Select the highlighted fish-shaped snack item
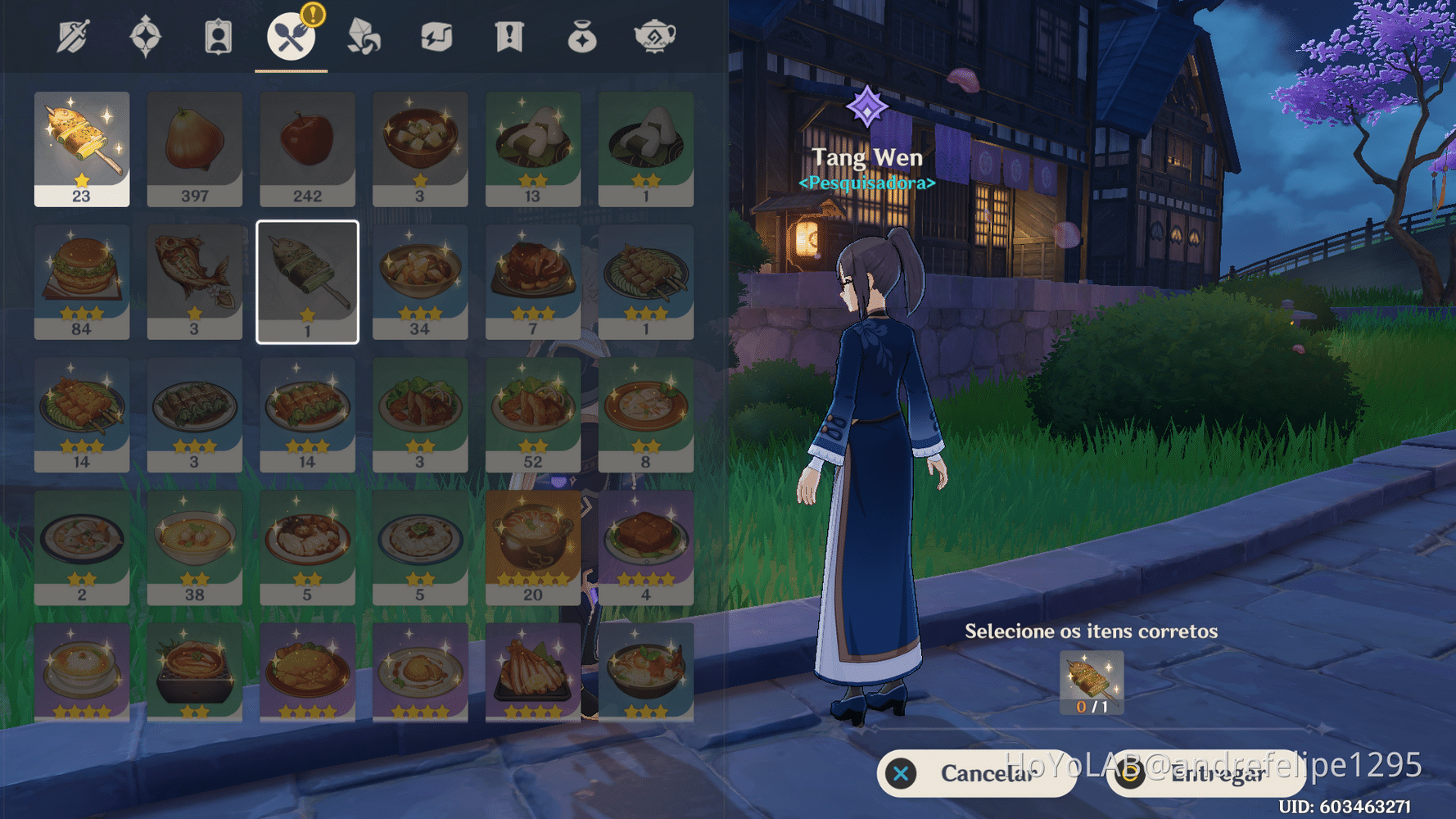Screen dimensions: 1456x819 (x=307, y=283)
